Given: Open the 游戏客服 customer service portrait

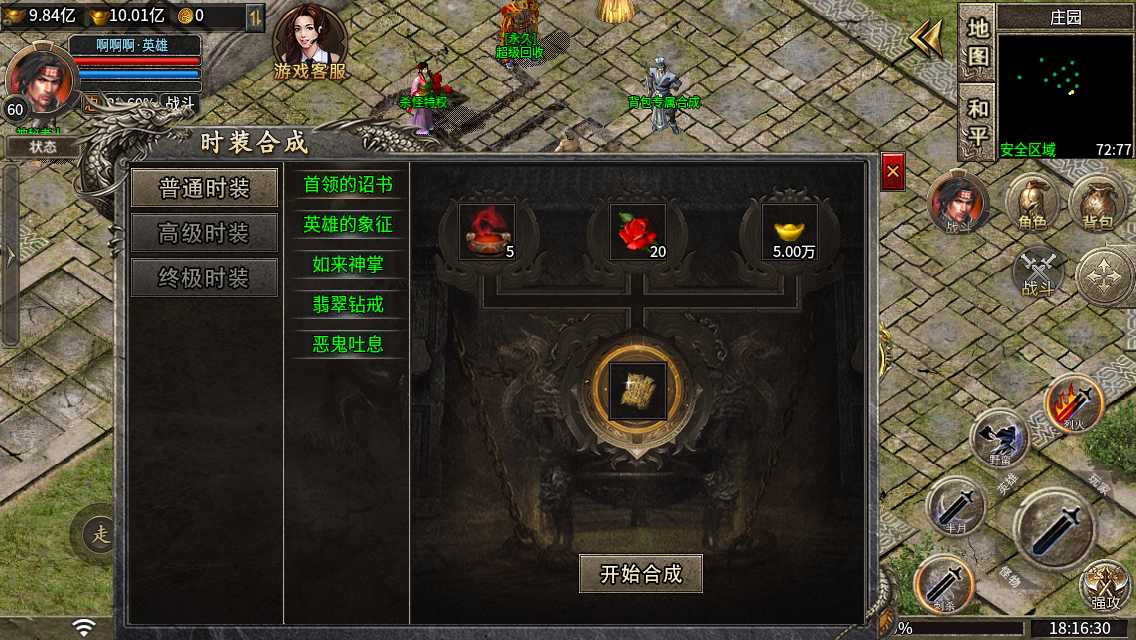Looking at the screenshot, I should [x=310, y=42].
